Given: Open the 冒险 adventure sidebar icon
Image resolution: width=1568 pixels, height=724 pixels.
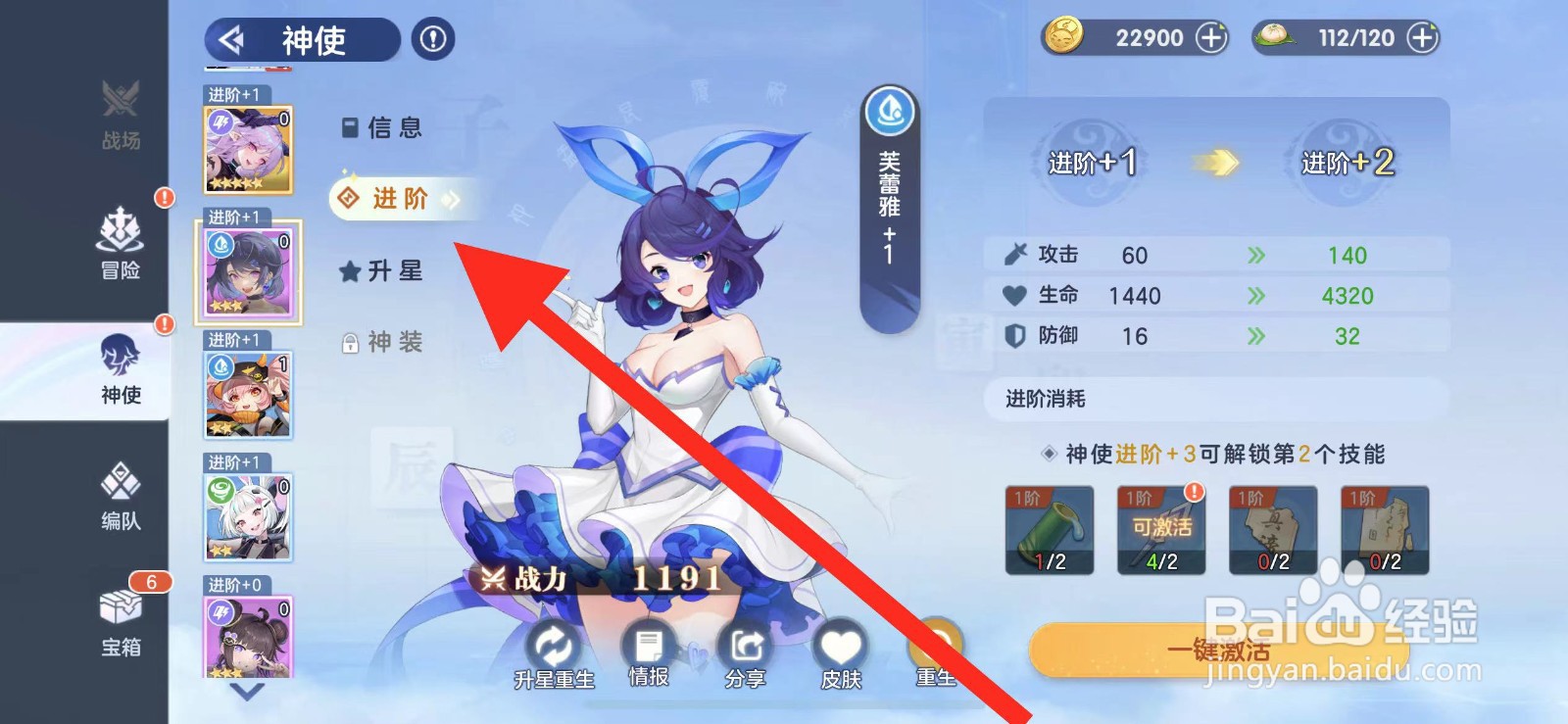Looking at the screenshot, I should (118, 245).
